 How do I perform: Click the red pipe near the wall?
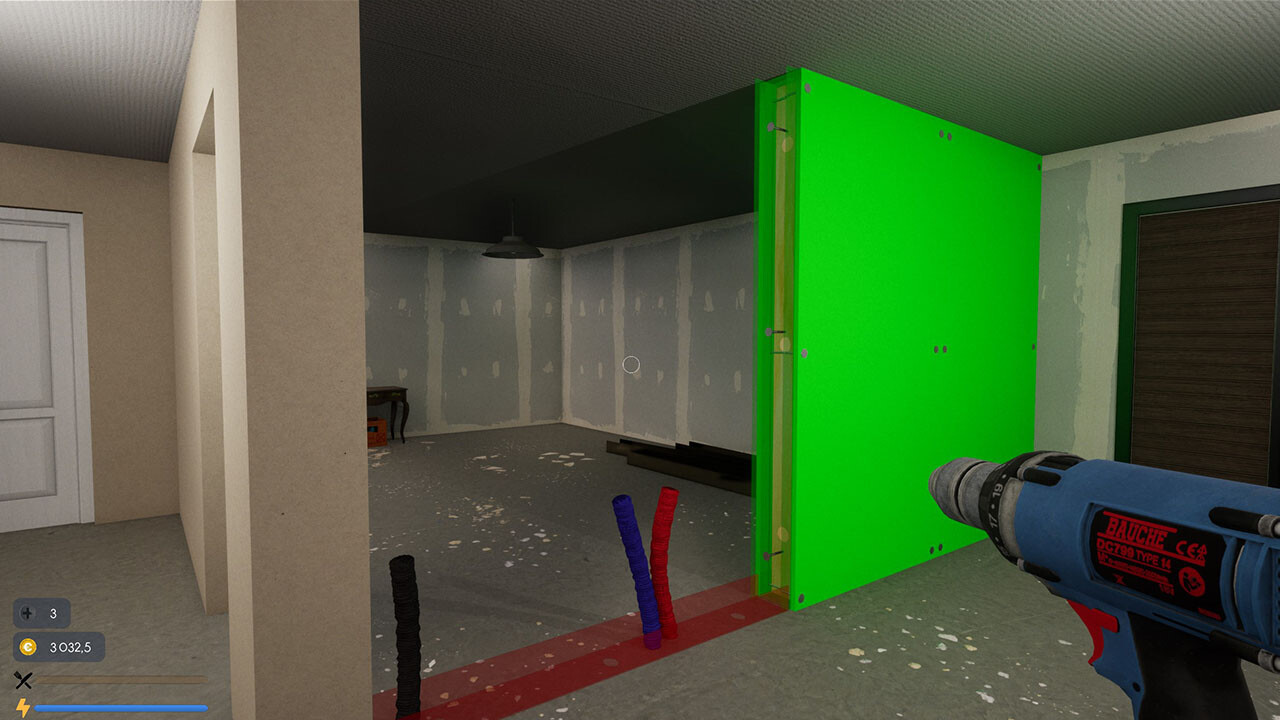tap(663, 550)
